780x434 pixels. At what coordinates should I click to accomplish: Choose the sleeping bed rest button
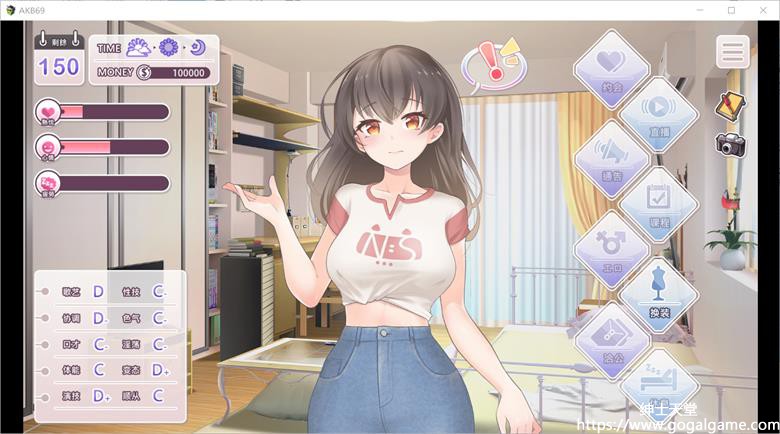coord(658,383)
